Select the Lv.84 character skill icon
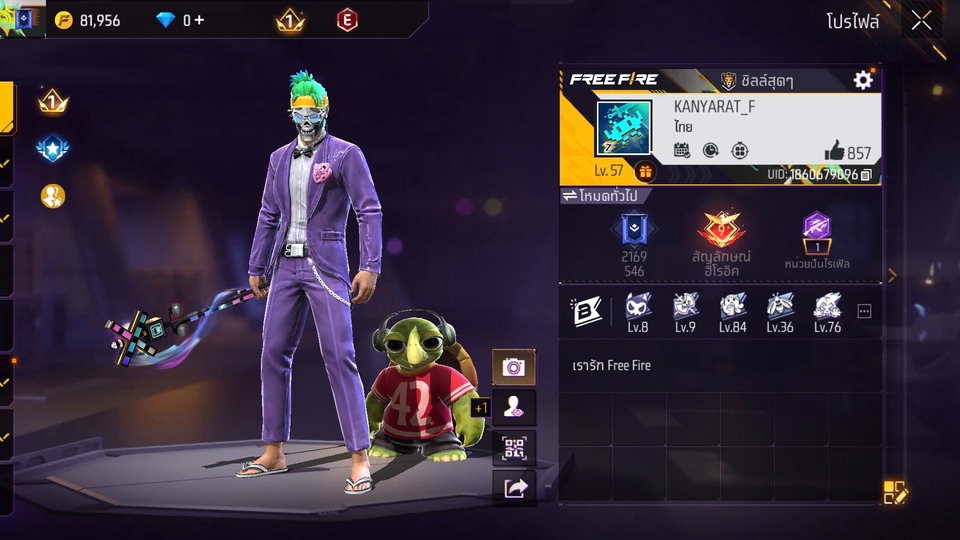Image resolution: width=960 pixels, height=540 pixels. (x=733, y=306)
